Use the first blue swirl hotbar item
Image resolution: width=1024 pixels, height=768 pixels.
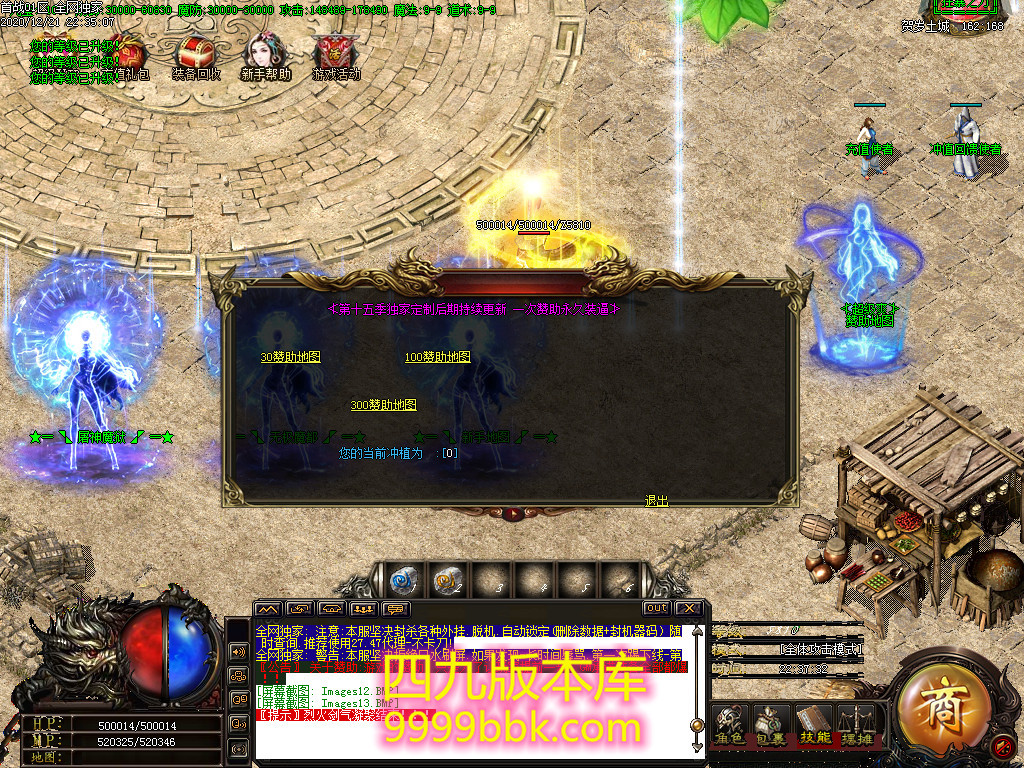403,579
